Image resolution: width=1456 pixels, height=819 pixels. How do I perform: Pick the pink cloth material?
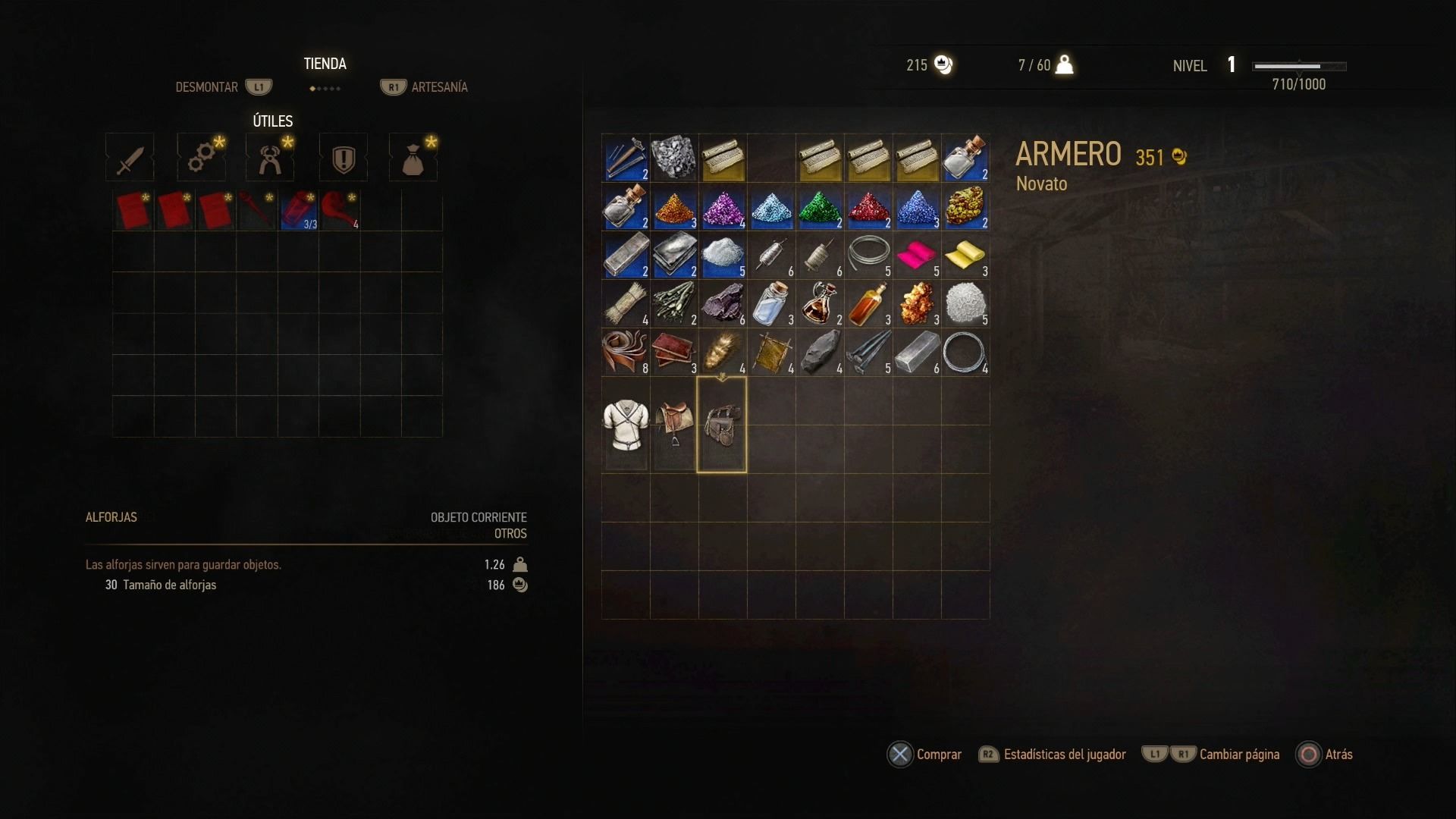[x=917, y=256]
